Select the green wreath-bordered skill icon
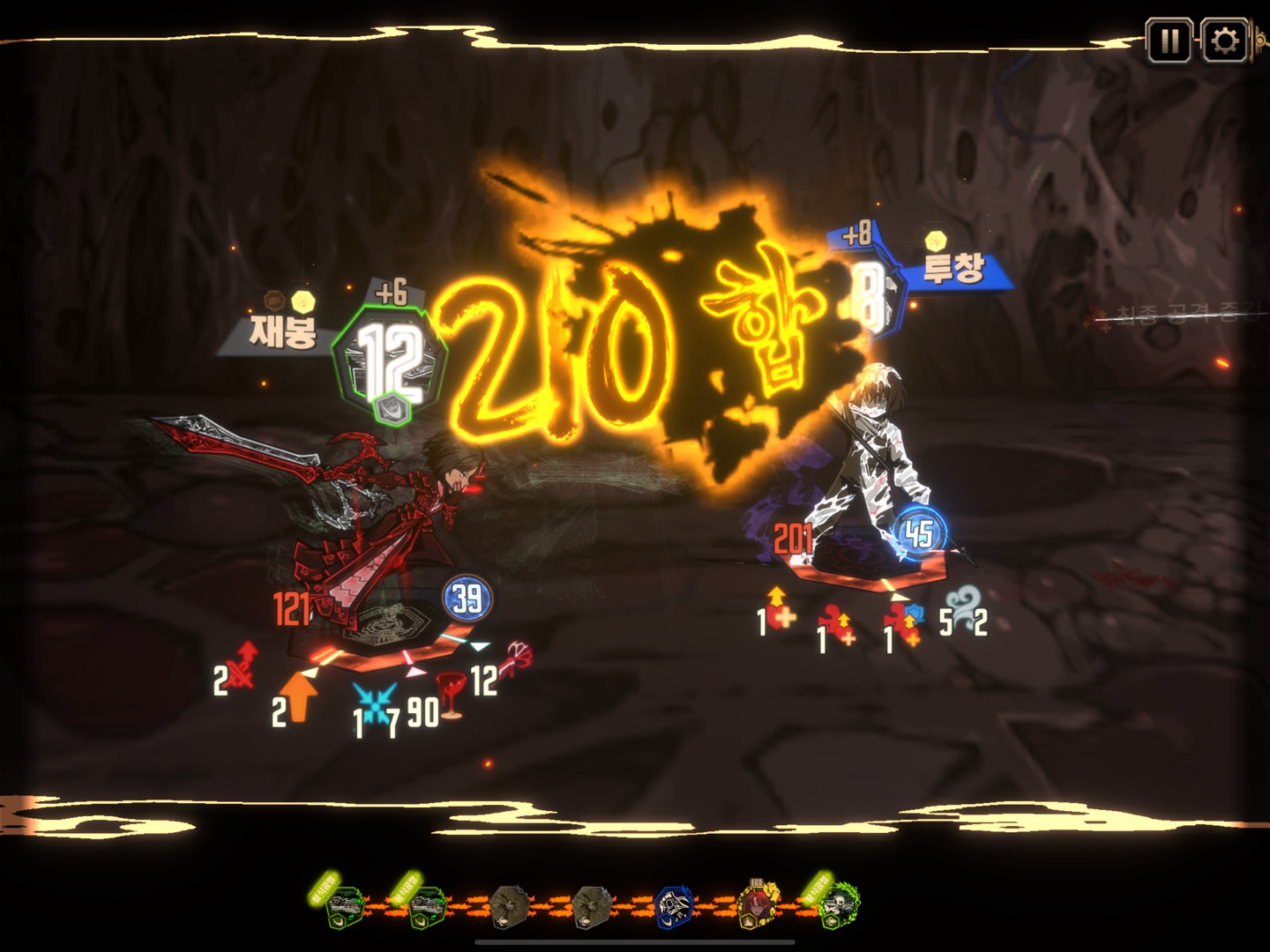Viewport: 1270px width, 952px height. tap(837, 904)
